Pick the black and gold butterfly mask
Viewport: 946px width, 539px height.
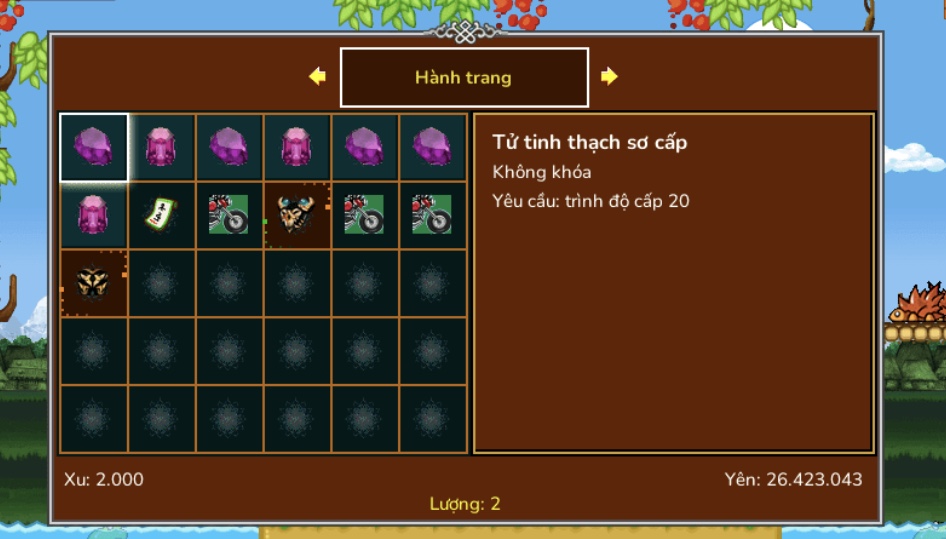[x=94, y=283]
